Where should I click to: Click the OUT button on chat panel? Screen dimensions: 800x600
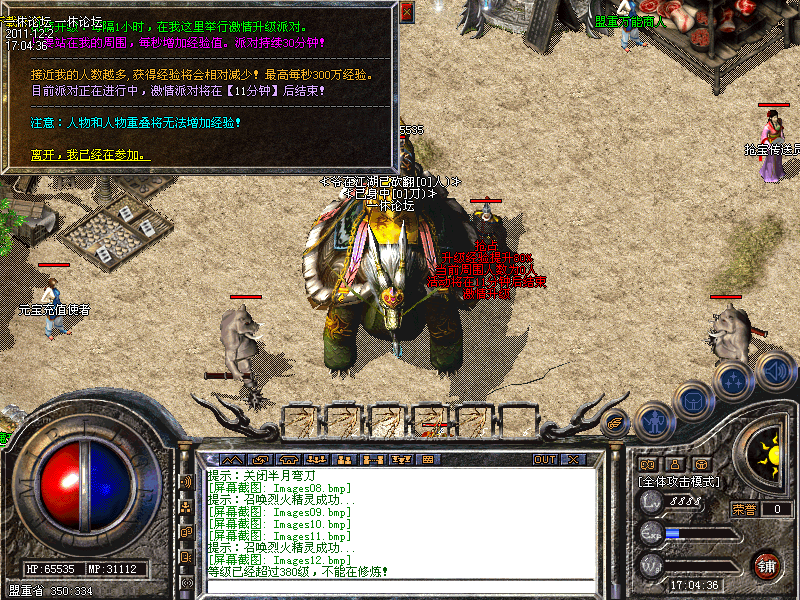544,460
